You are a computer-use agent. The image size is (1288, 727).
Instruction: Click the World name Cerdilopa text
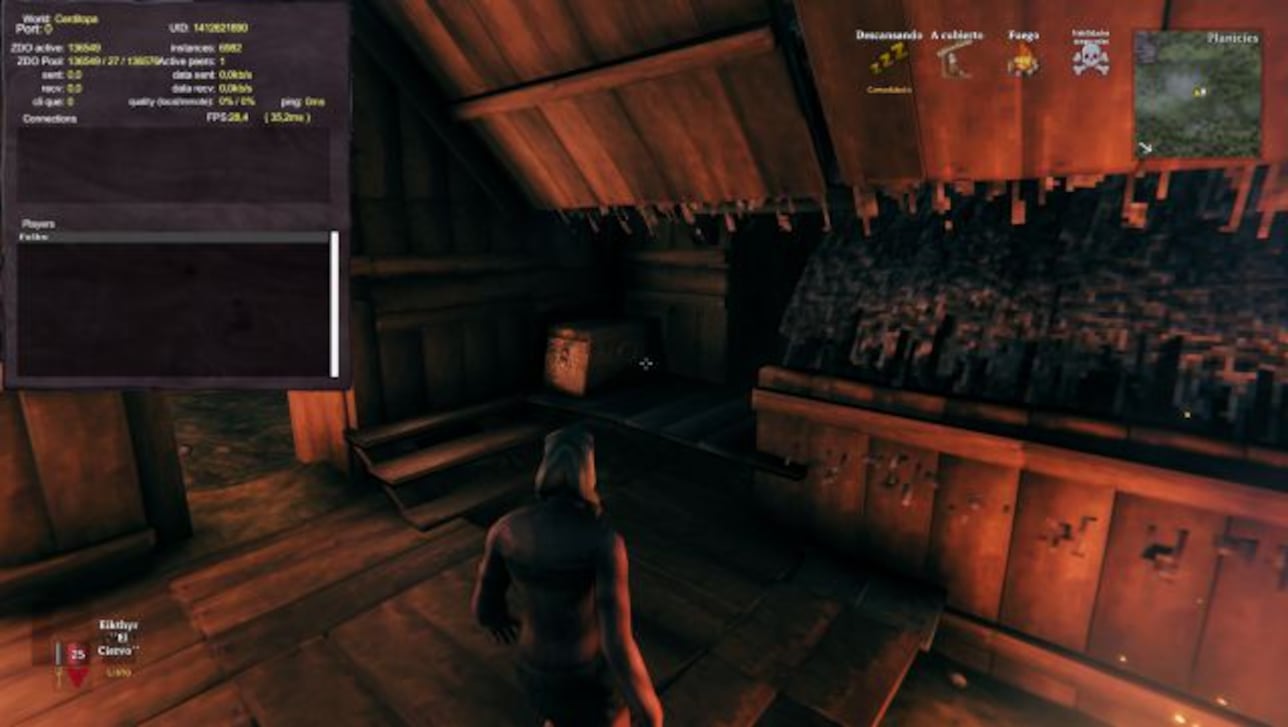click(x=75, y=17)
